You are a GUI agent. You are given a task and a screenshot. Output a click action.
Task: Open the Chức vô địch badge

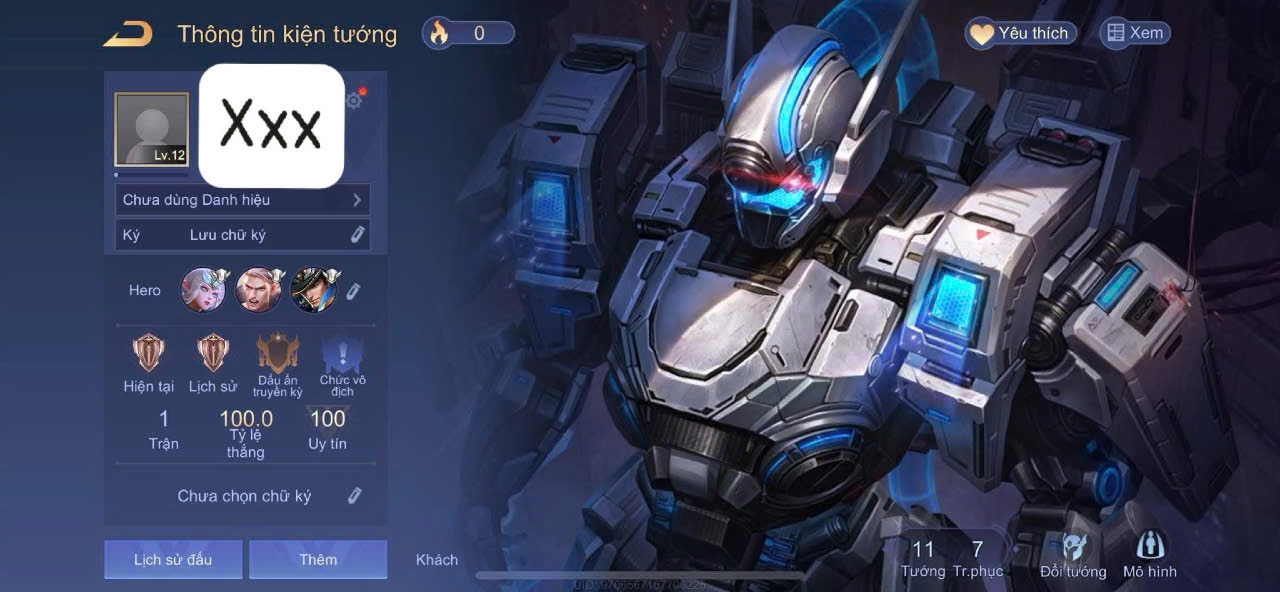point(342,355)
